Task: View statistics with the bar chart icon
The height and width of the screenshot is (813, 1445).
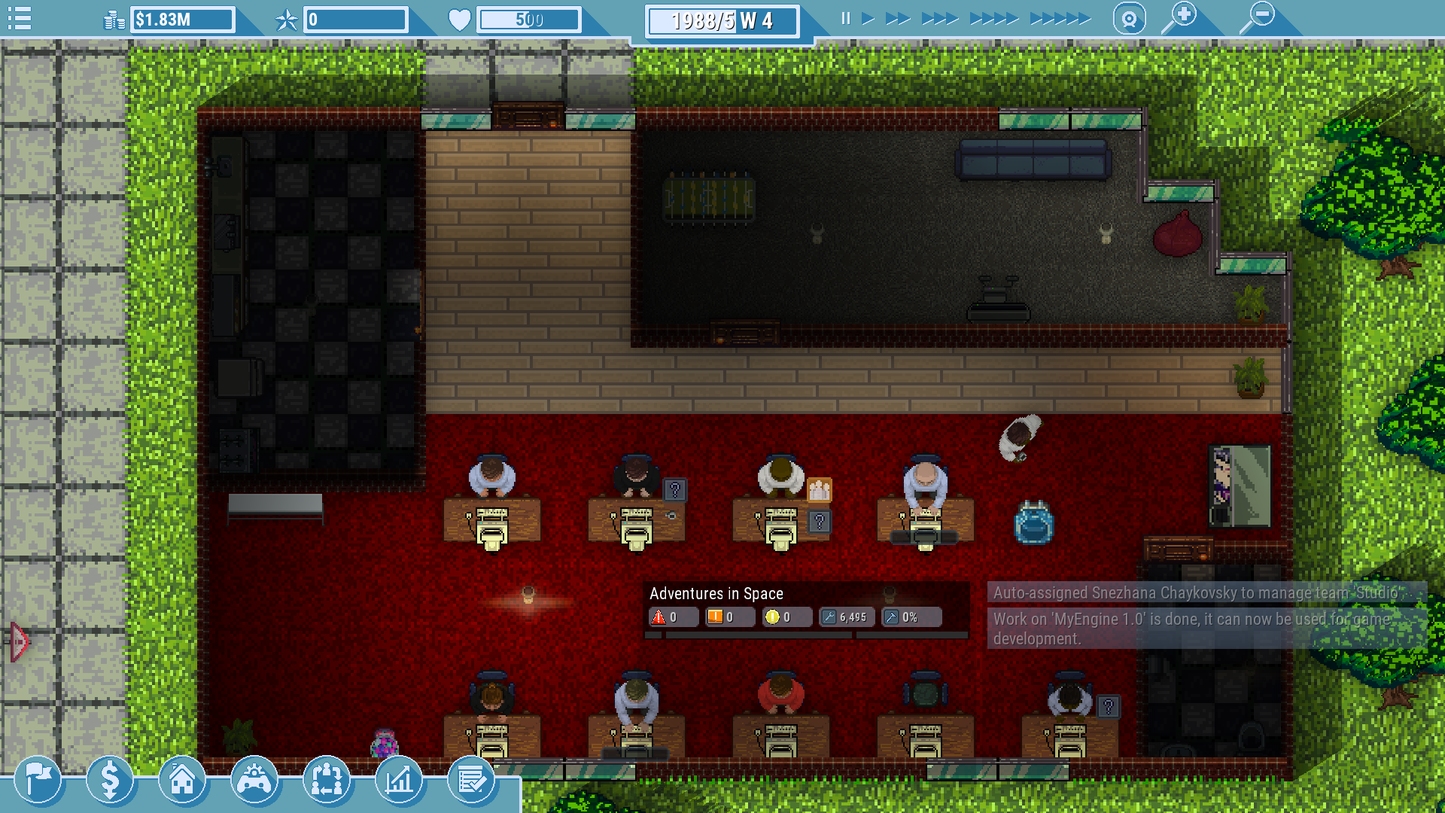Action: tap(399, 780)
